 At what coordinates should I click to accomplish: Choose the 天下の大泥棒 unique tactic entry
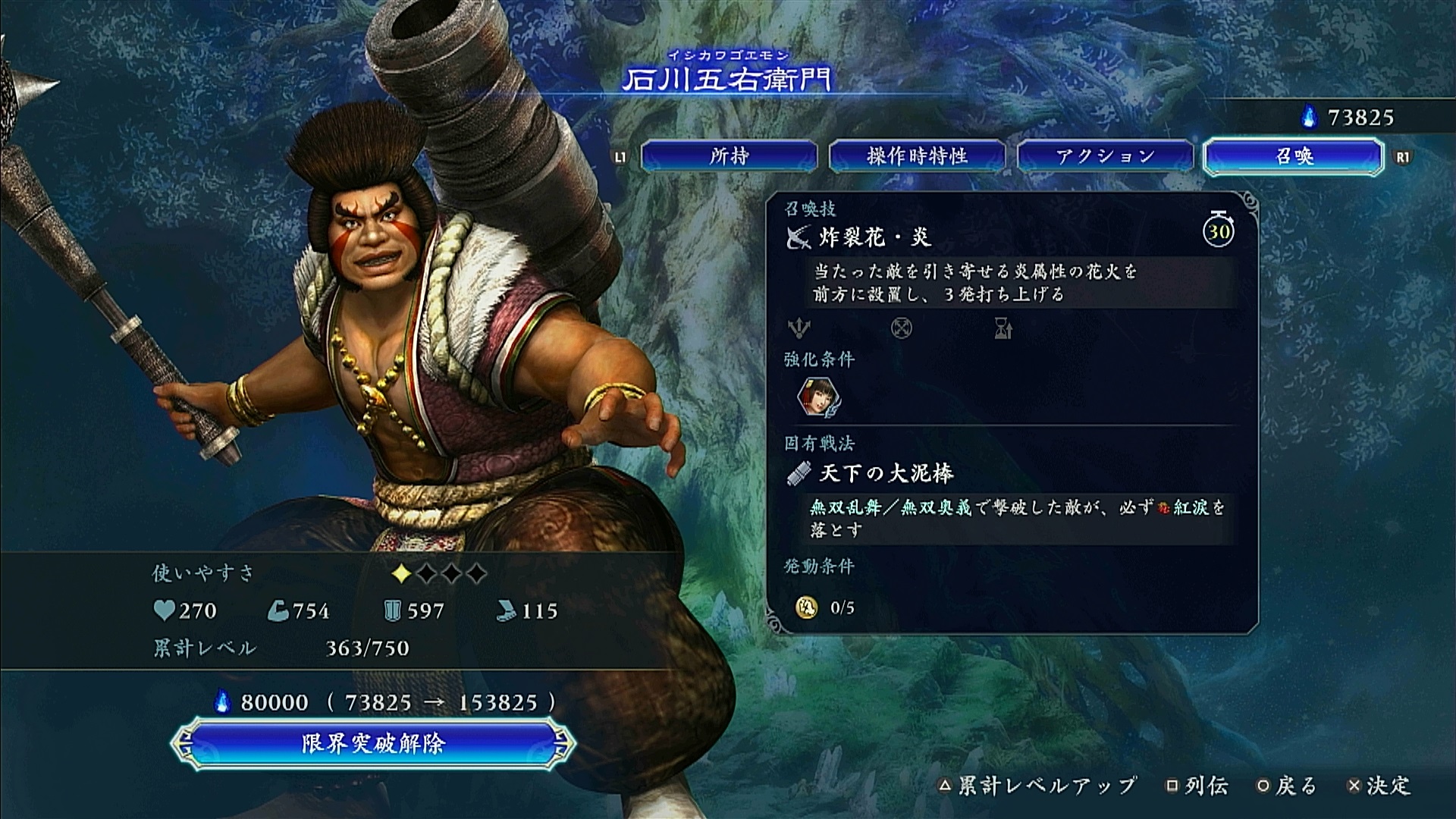886,474
